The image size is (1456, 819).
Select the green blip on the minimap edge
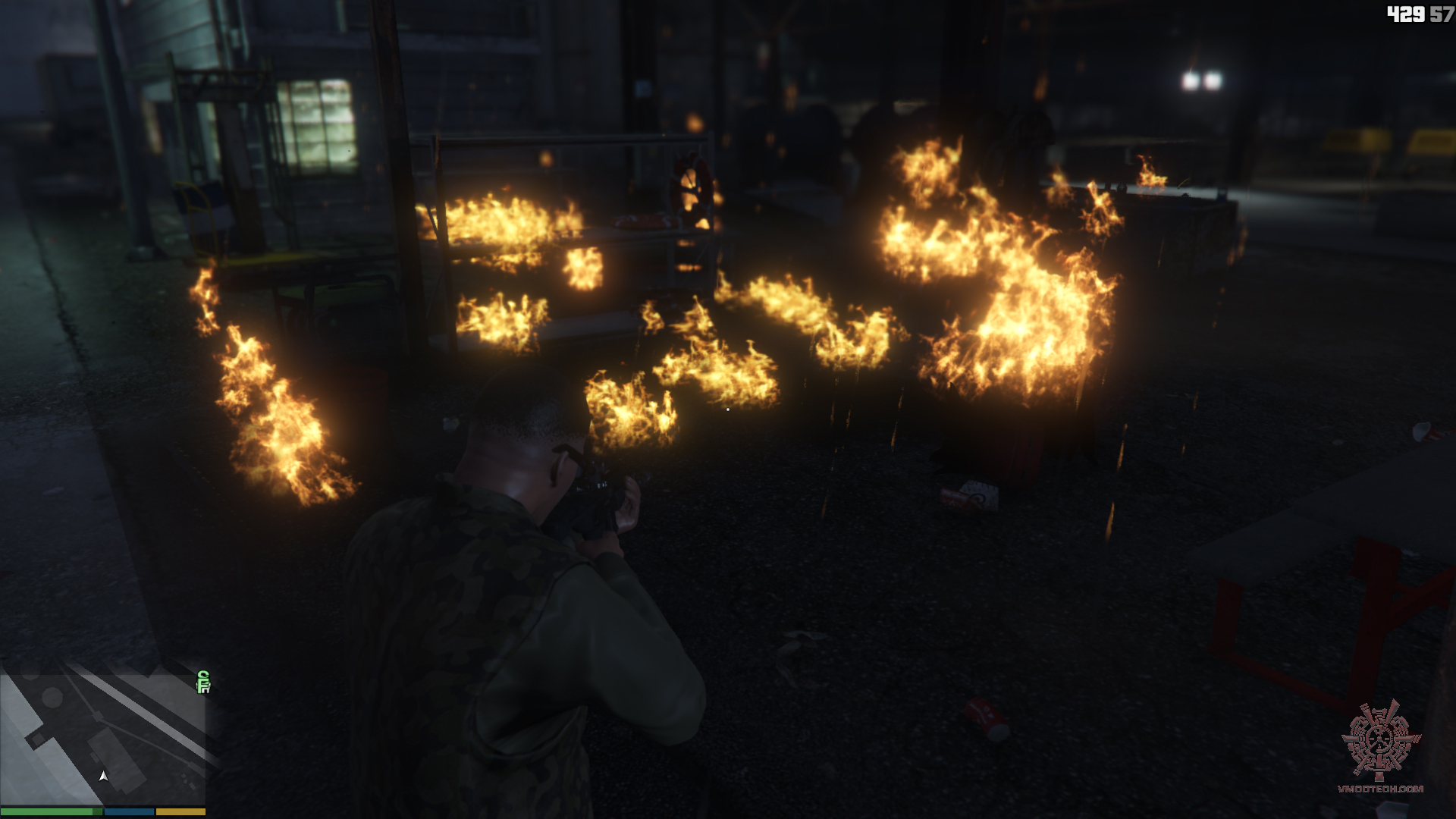202,682
